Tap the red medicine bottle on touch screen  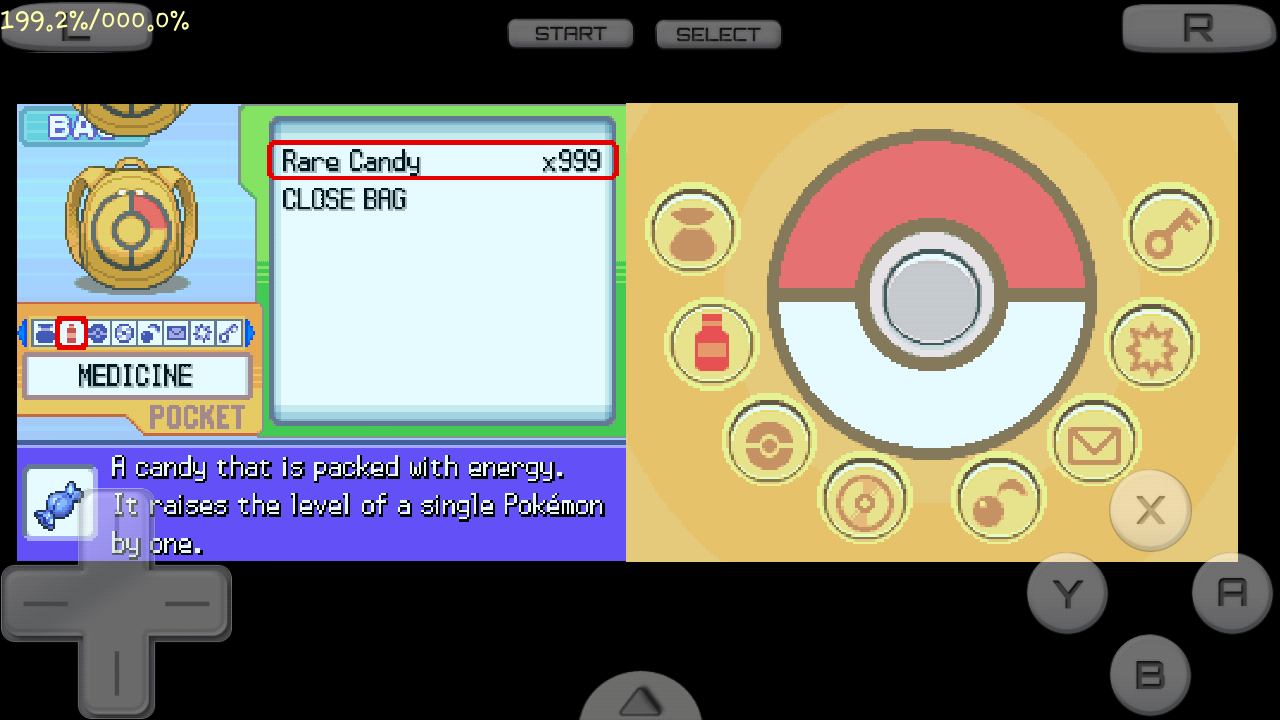tap(711, 344)
